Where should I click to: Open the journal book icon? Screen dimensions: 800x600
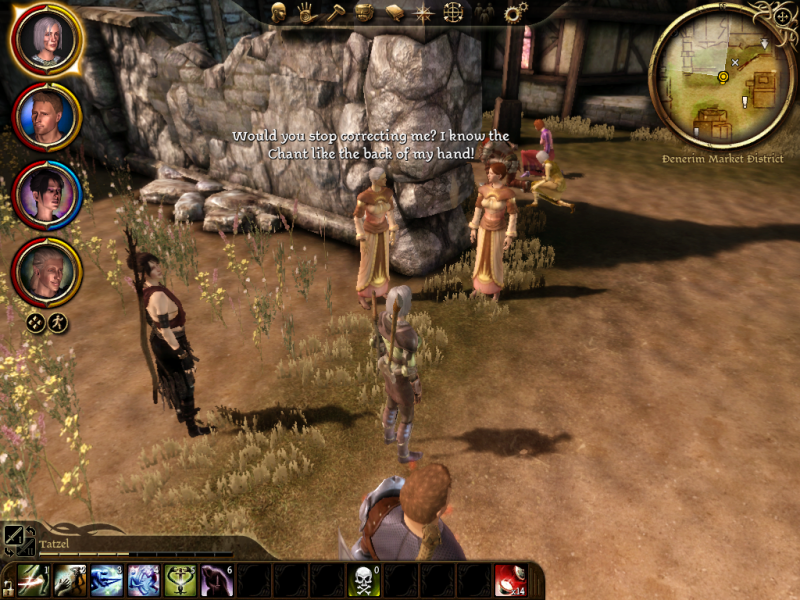click(395, 13)
